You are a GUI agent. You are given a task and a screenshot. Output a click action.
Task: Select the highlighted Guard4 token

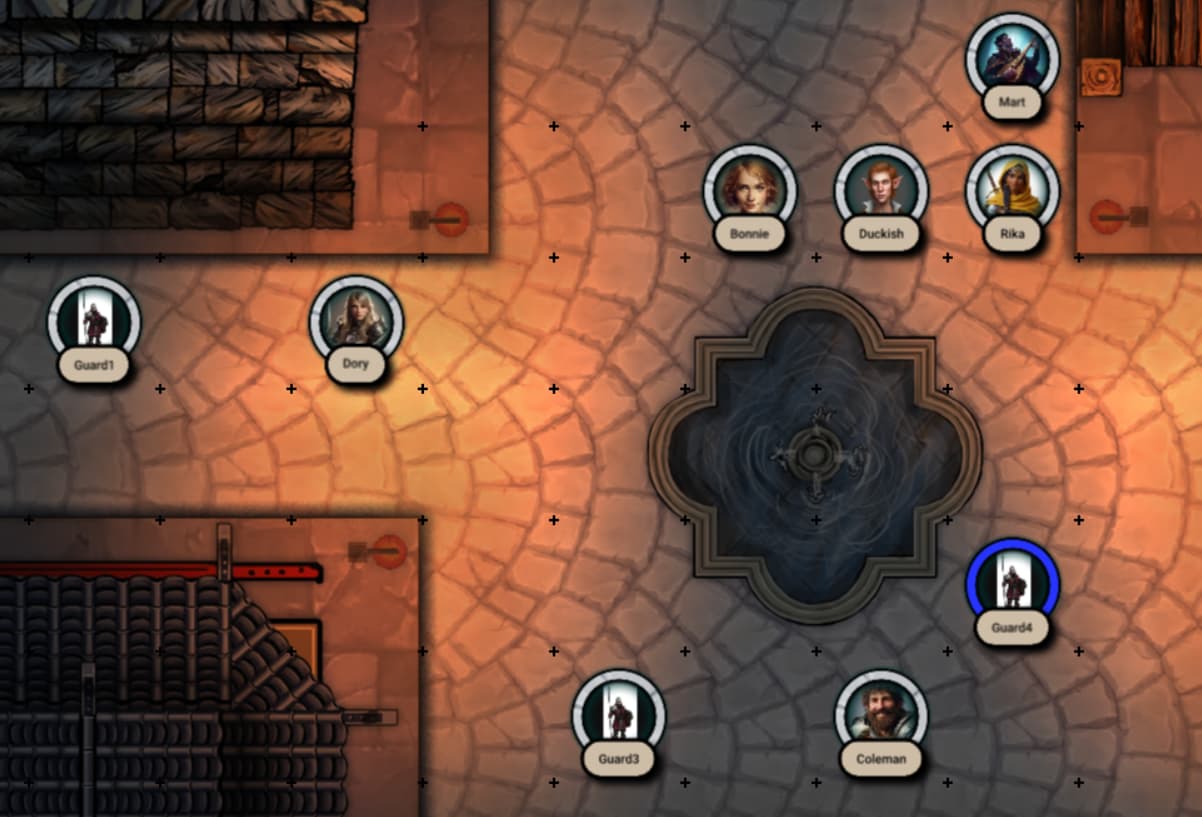[x=1012, y=585]
